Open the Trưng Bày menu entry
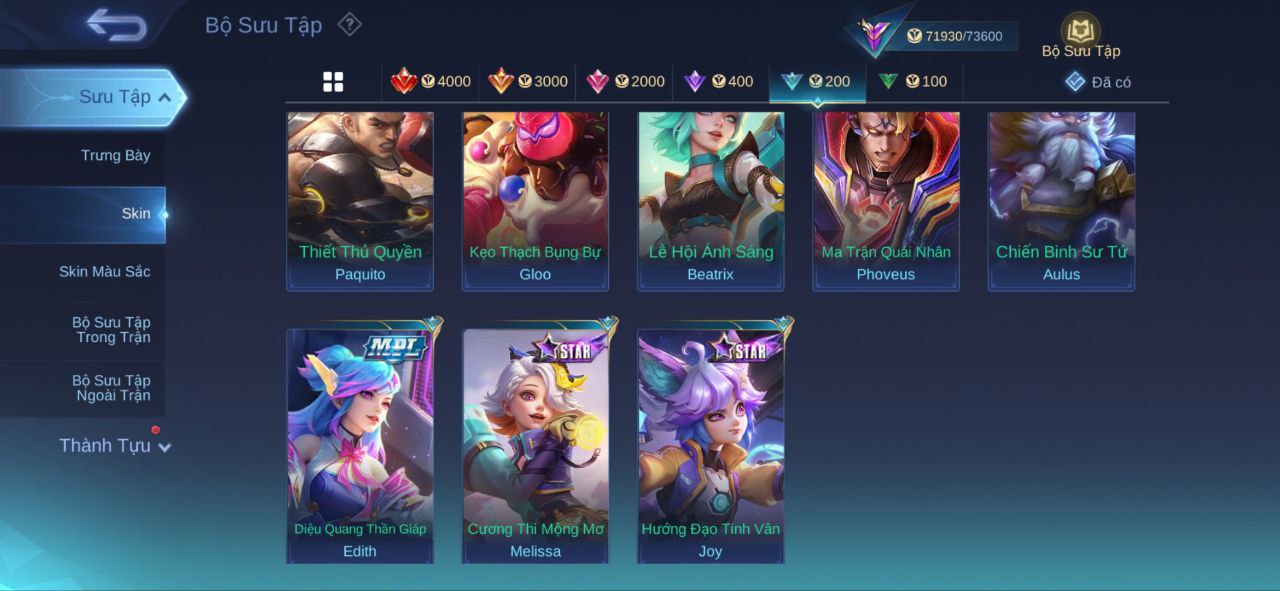Screen dimensions: 1280x591 tap(116, 155)
